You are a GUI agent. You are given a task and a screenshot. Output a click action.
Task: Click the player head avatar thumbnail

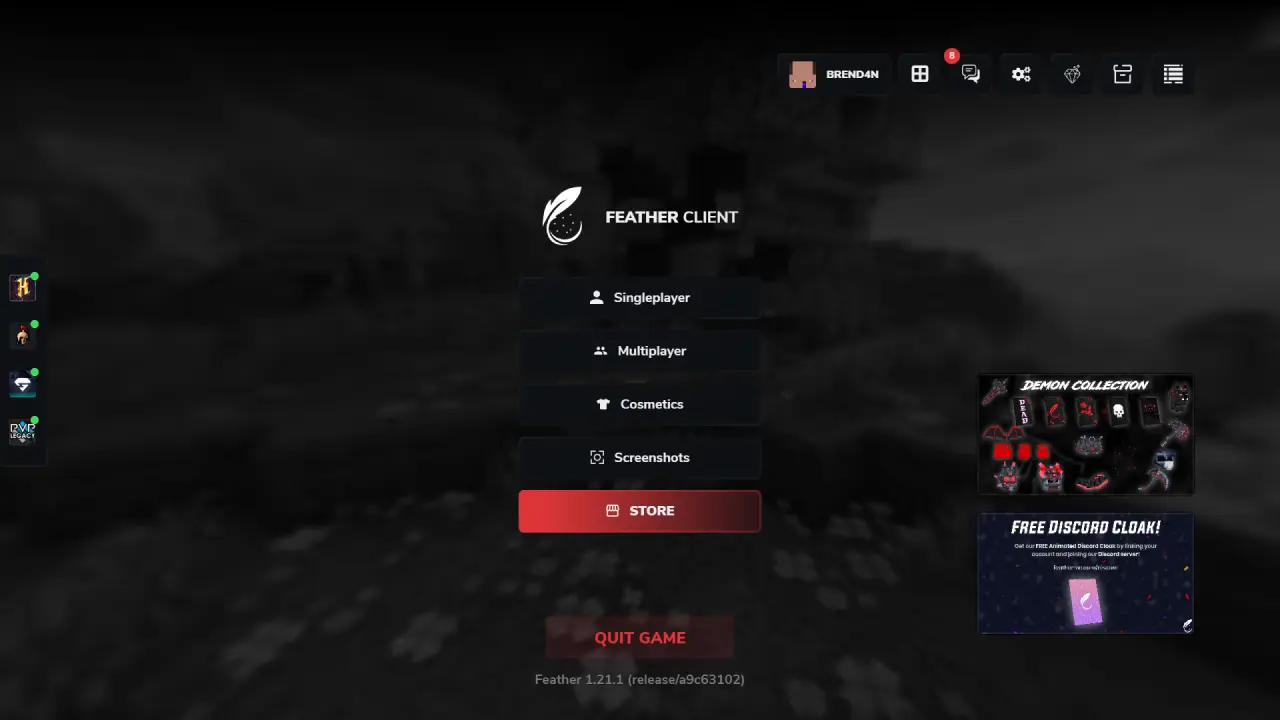(802, 73)
